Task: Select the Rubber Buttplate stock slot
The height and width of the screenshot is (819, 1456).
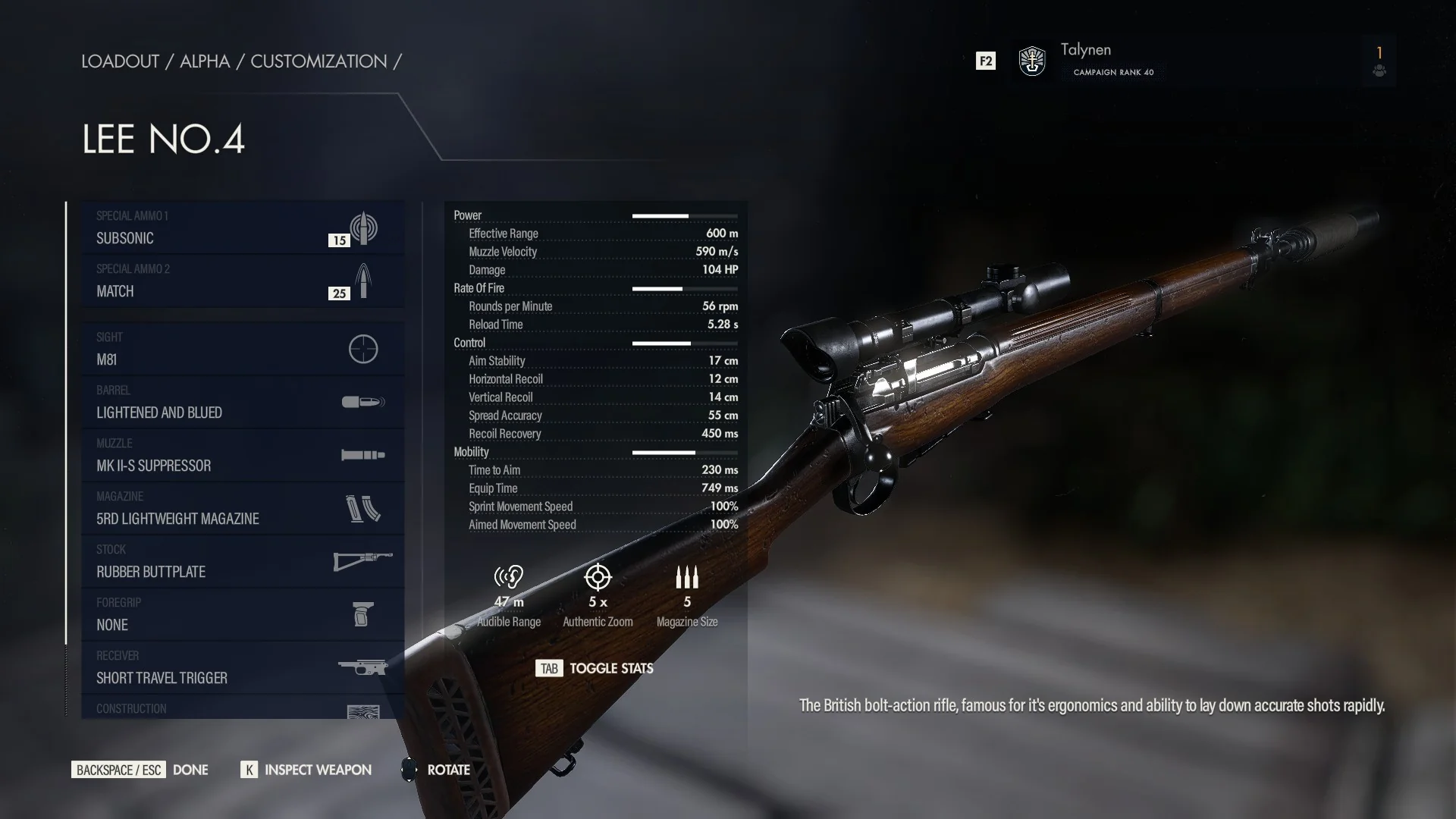Action: 242,562
